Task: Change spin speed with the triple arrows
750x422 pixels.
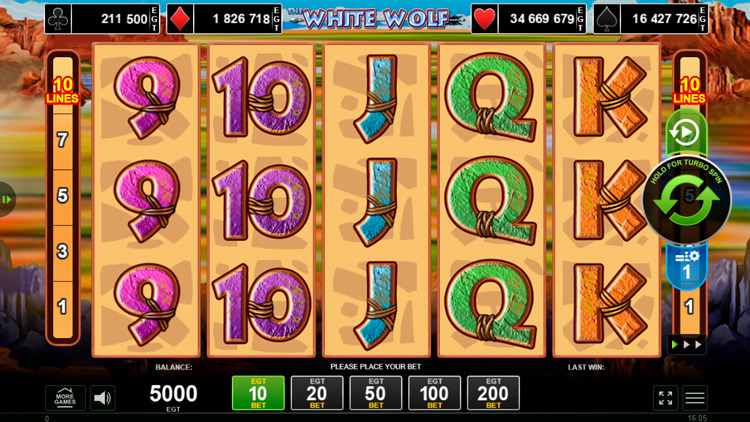Action: (687, 344)
